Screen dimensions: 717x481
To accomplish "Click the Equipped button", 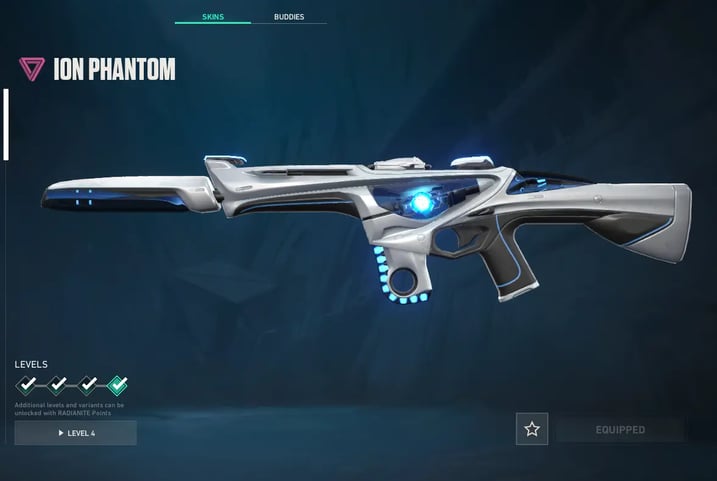I will [621, 430].
